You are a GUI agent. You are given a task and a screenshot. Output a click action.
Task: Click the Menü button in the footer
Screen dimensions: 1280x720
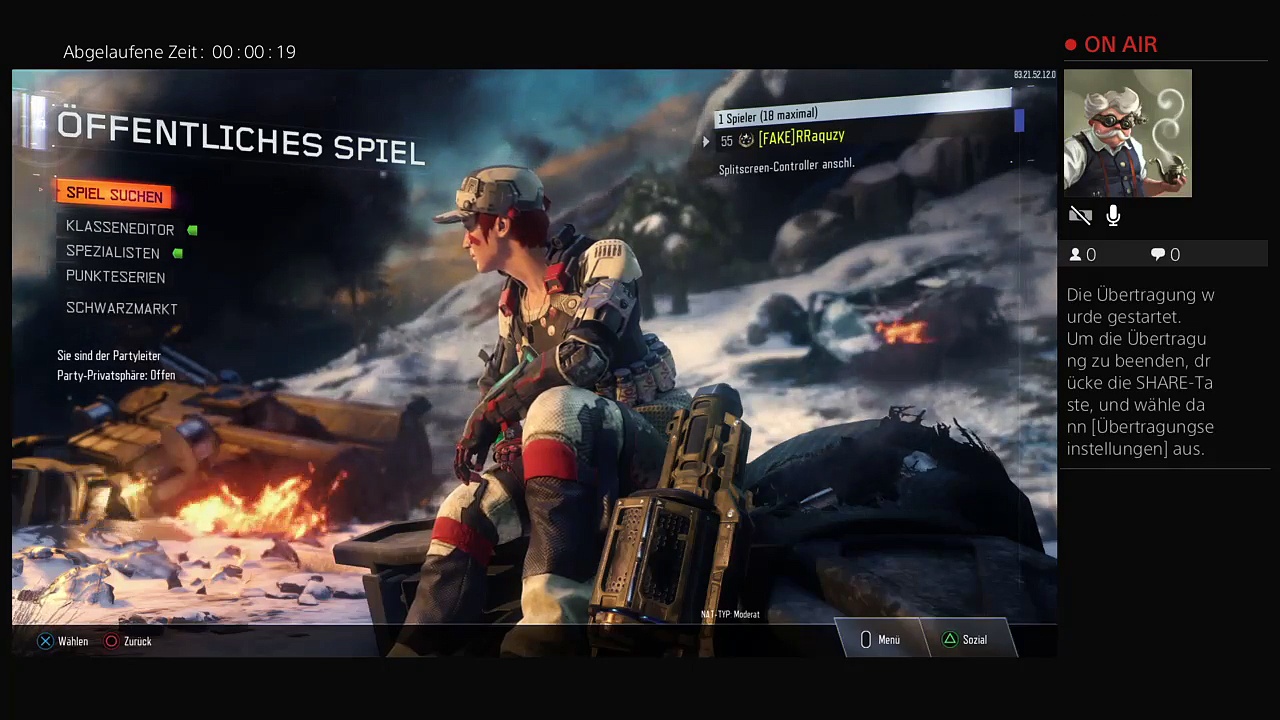point(881,640)
